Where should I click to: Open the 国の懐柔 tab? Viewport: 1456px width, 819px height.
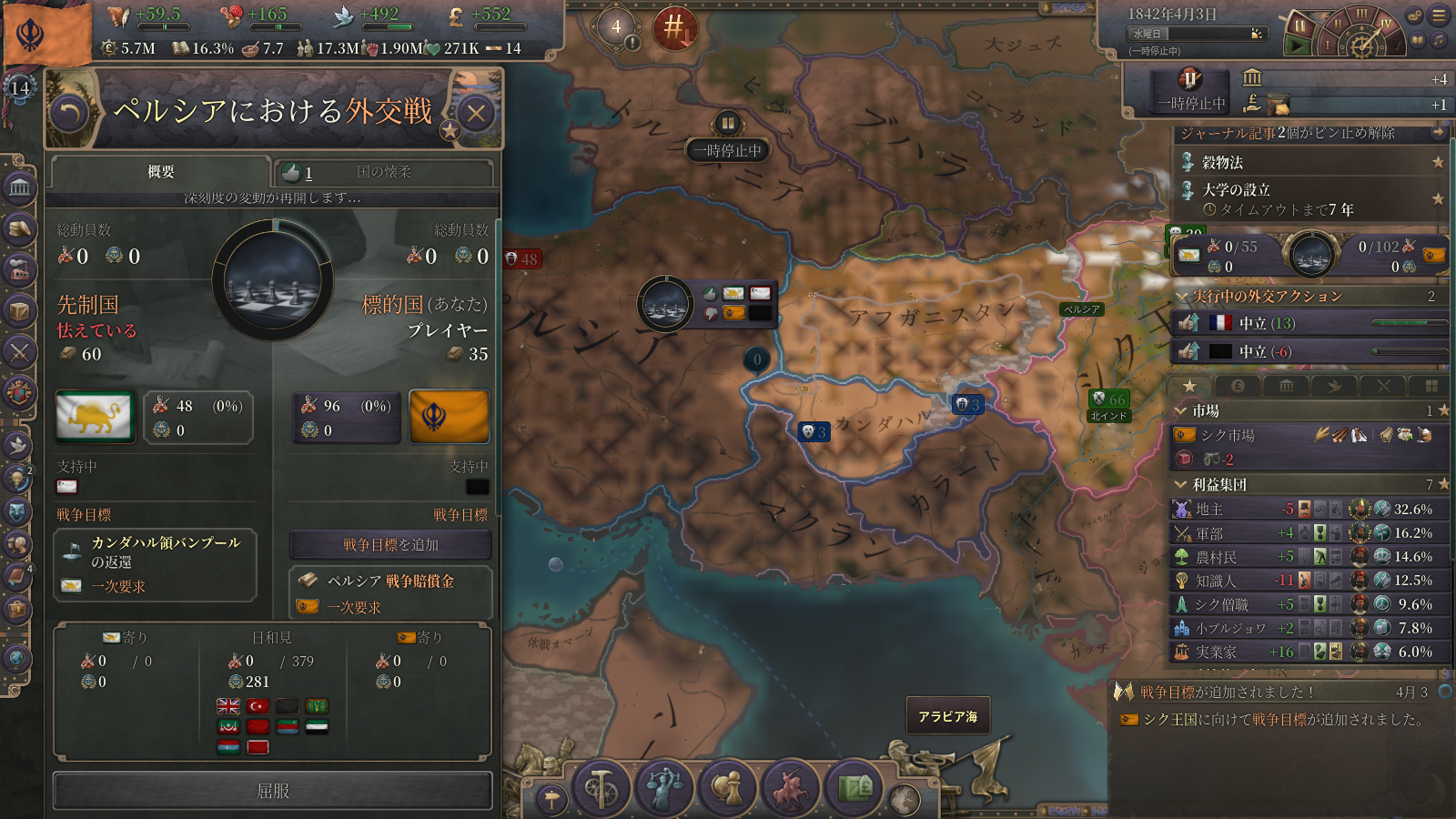[383, 172]
